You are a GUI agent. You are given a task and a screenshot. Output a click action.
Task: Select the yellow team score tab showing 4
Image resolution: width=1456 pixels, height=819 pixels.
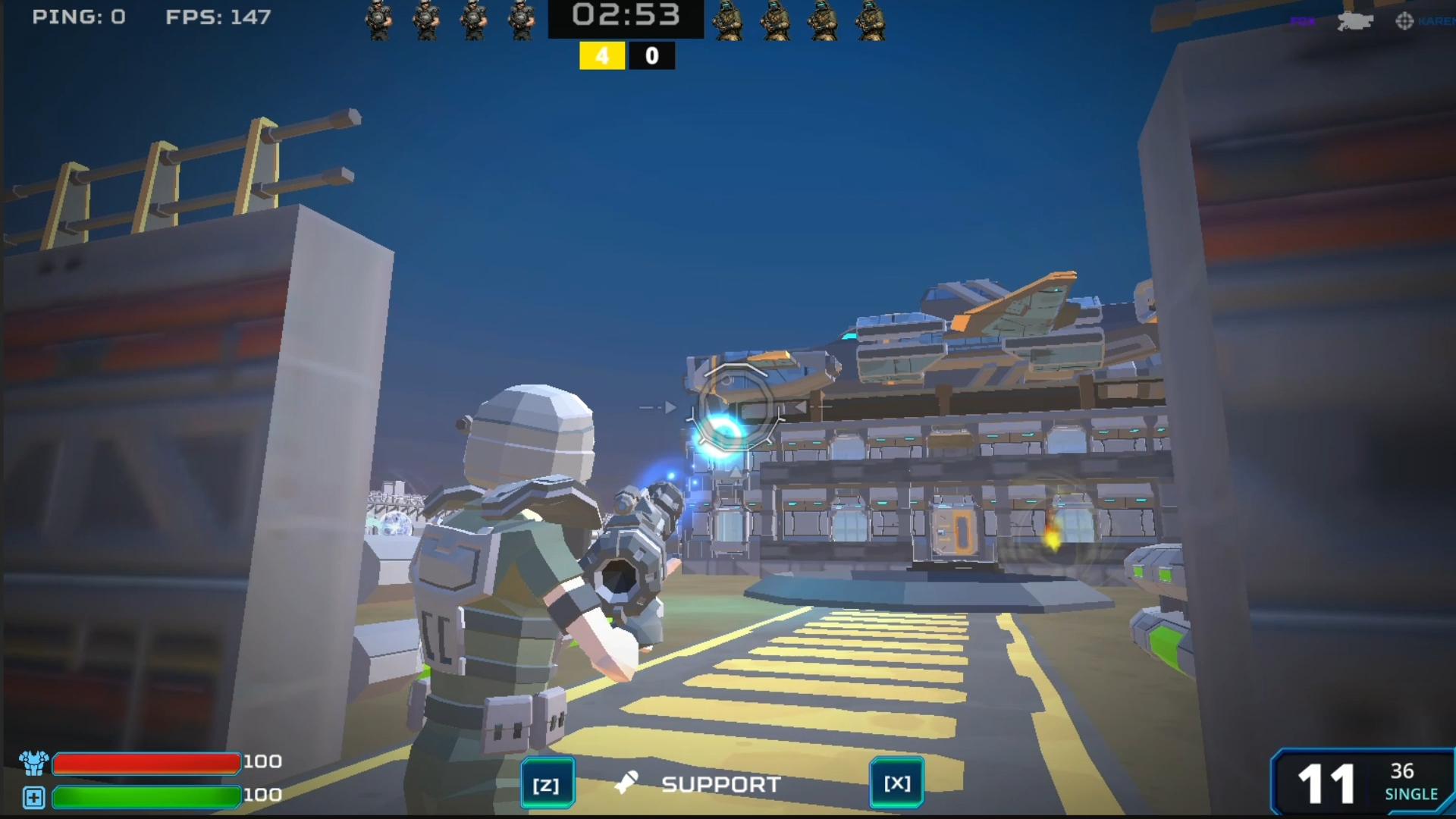[x=602, y=55]
